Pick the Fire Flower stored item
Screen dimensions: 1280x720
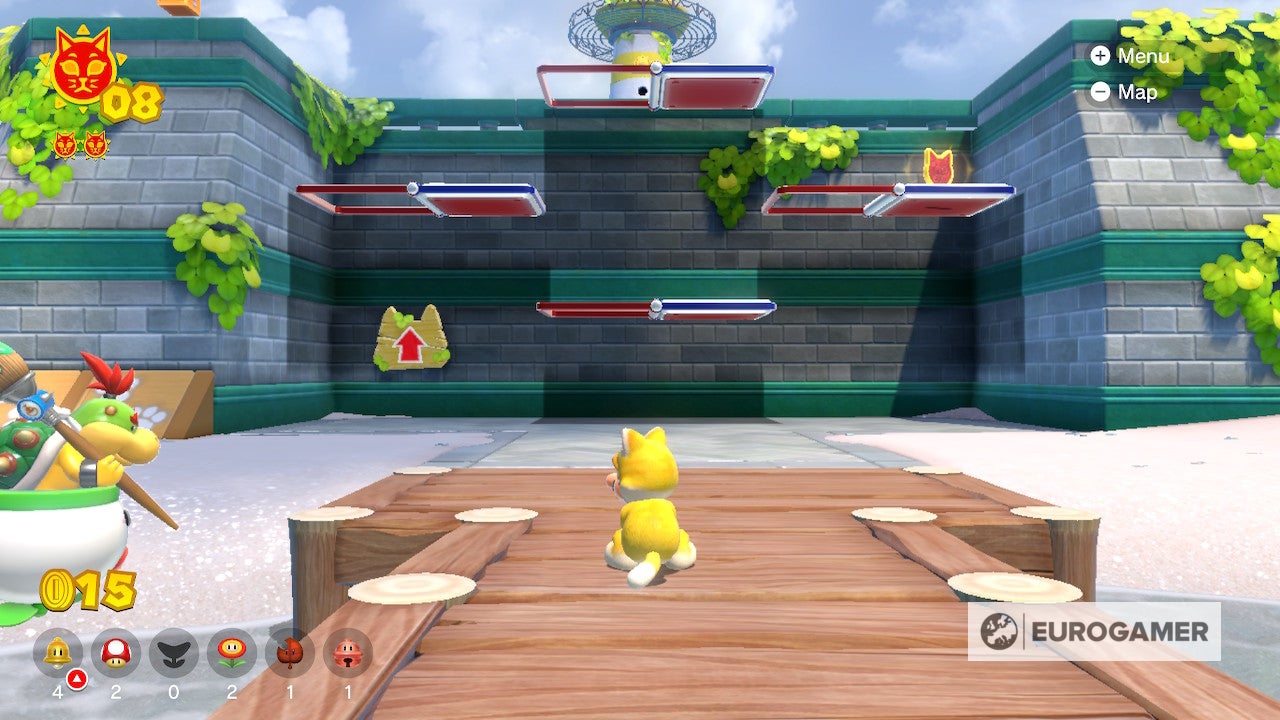click(232, 653)
